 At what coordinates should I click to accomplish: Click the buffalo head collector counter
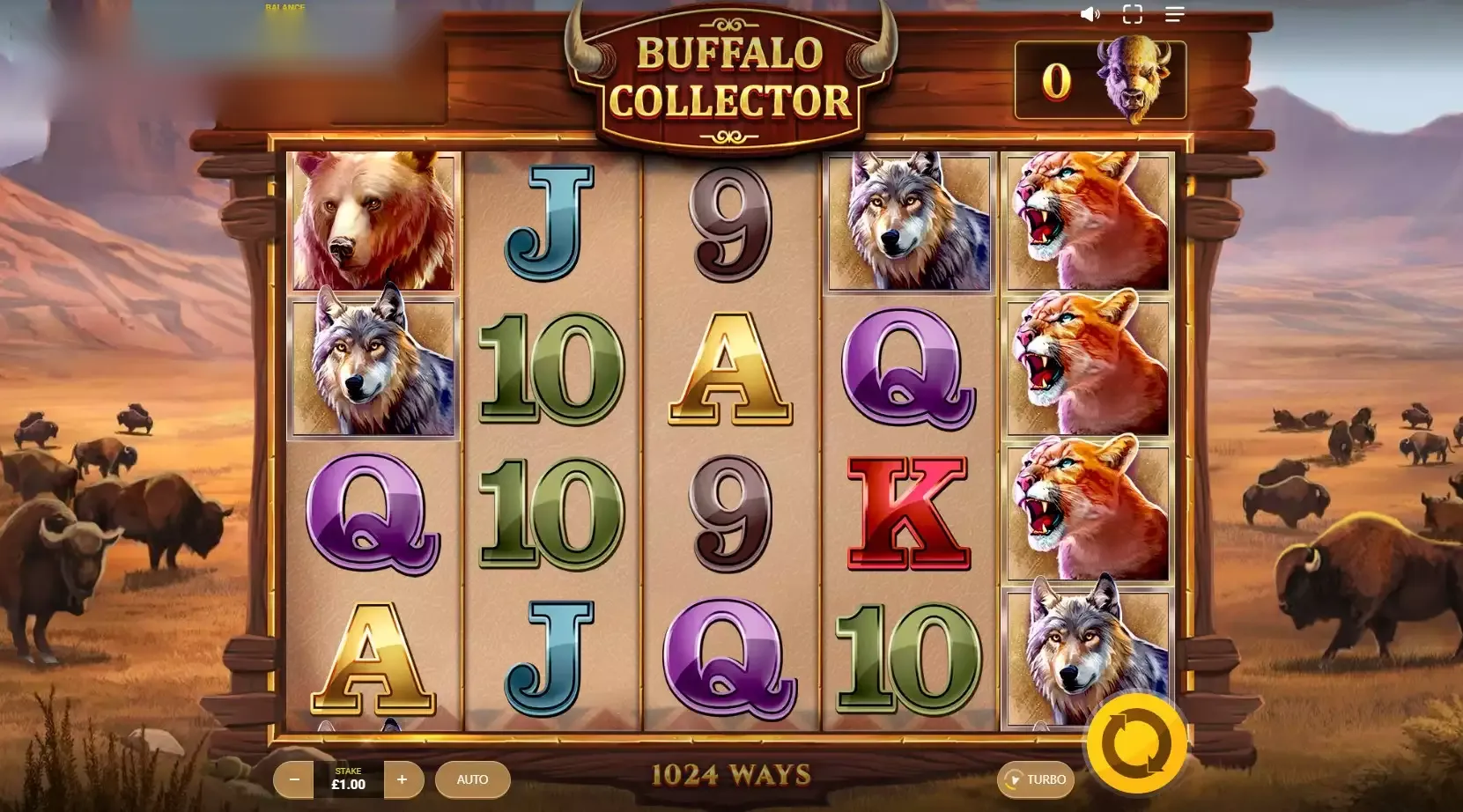pos(1132,80)
